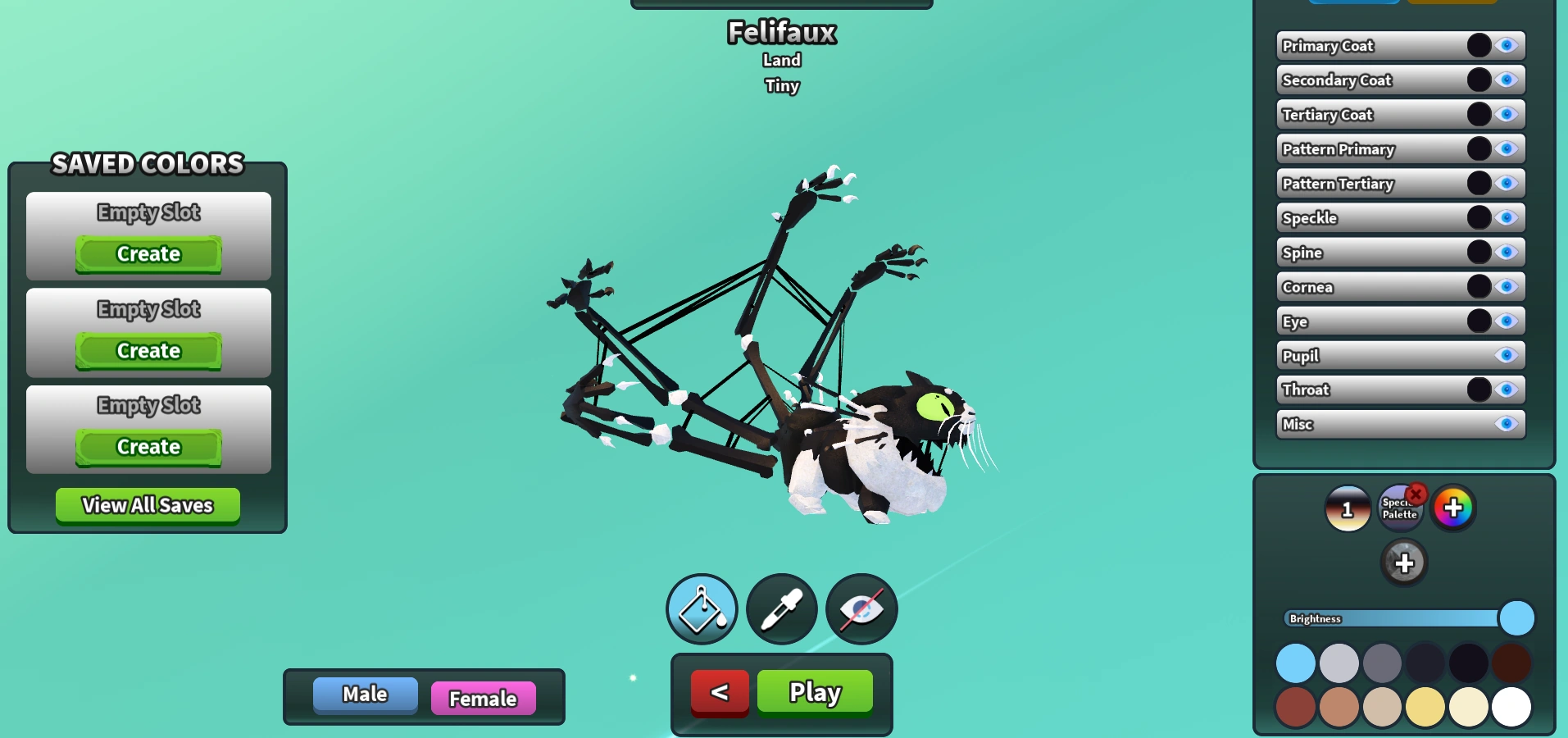
Task: Click the compass-style plus icon below palettes
Action: click(x=1404, y=563)
